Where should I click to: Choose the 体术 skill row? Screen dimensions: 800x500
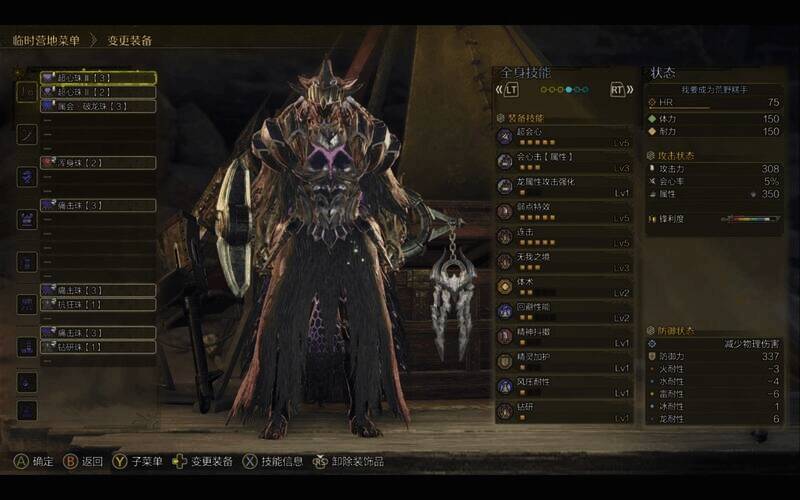[x=564, y=287]
